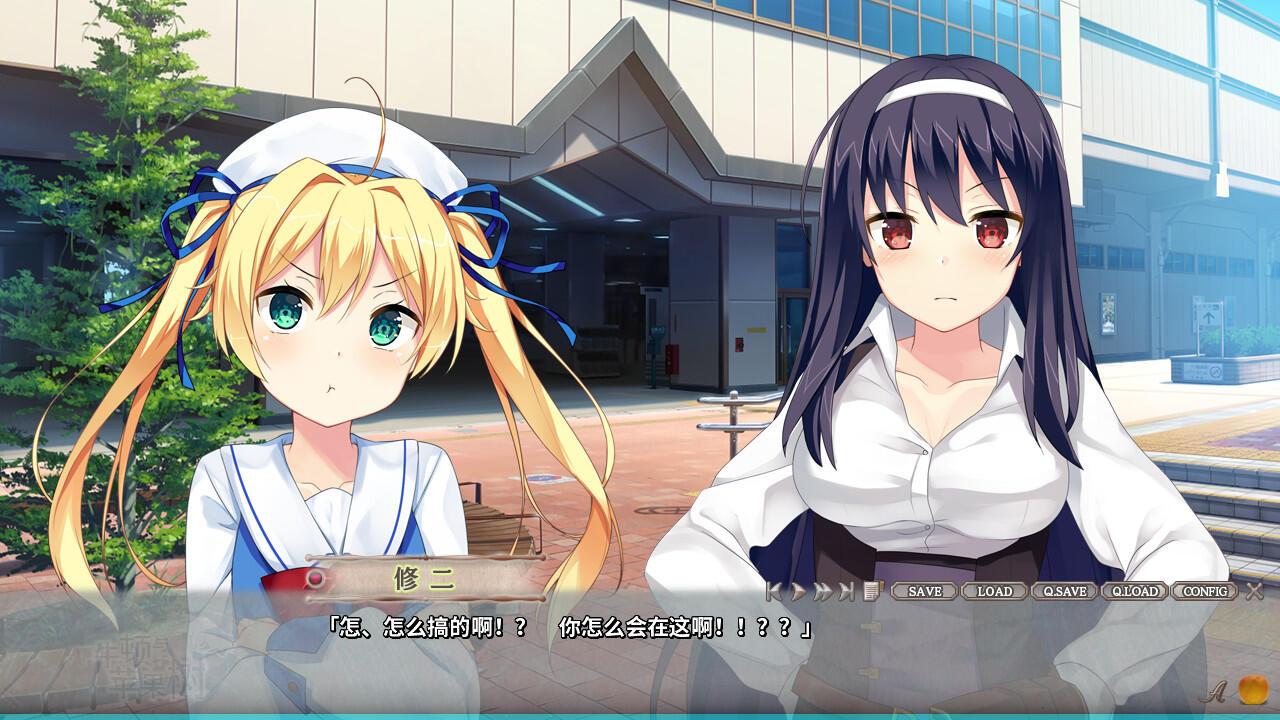The width and height of the screenshot is (1280, 720).
Task: Open the SAVE menu
Action: 924,591
